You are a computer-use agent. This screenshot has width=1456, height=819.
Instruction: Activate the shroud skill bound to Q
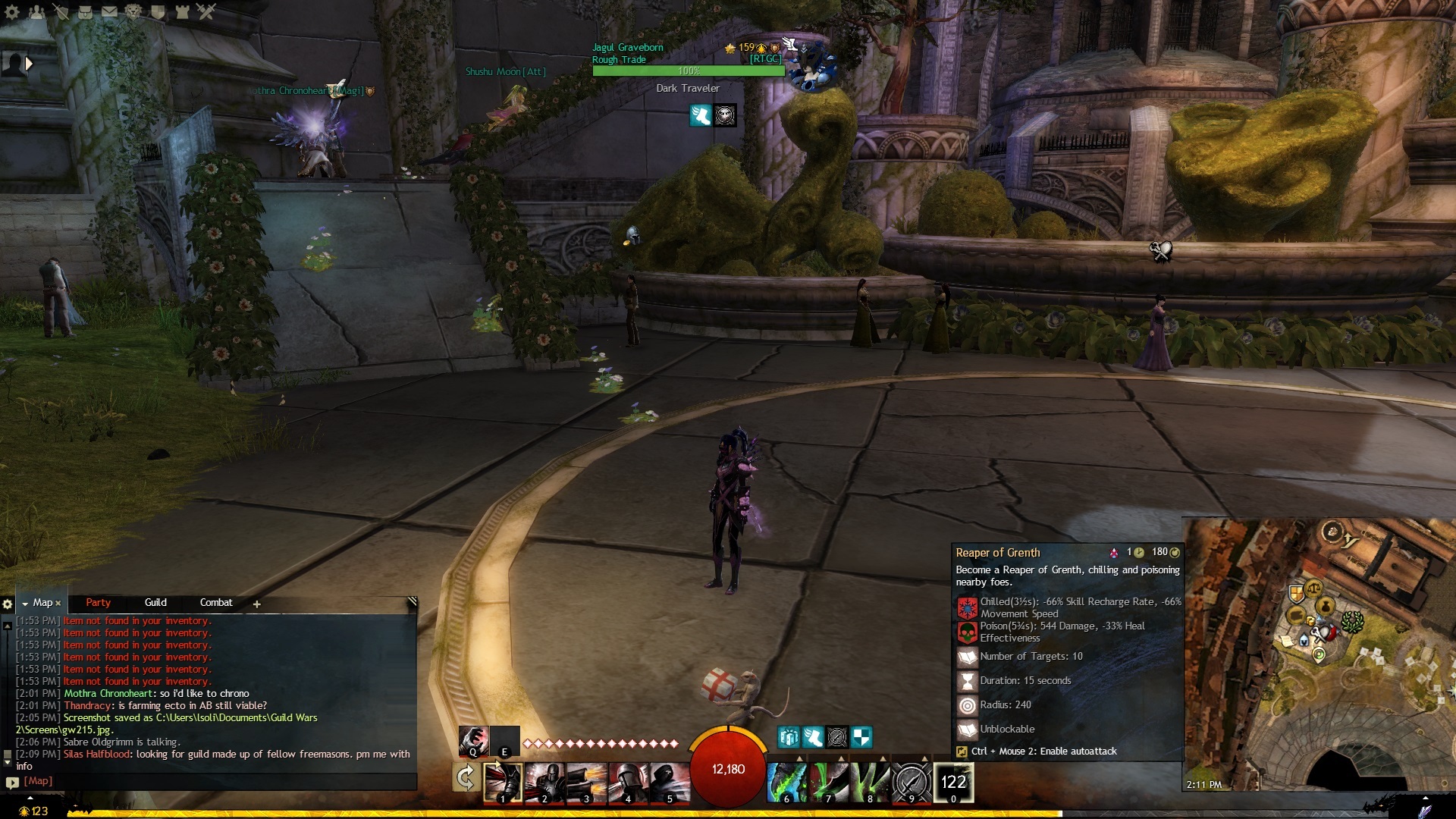point(473,741)
